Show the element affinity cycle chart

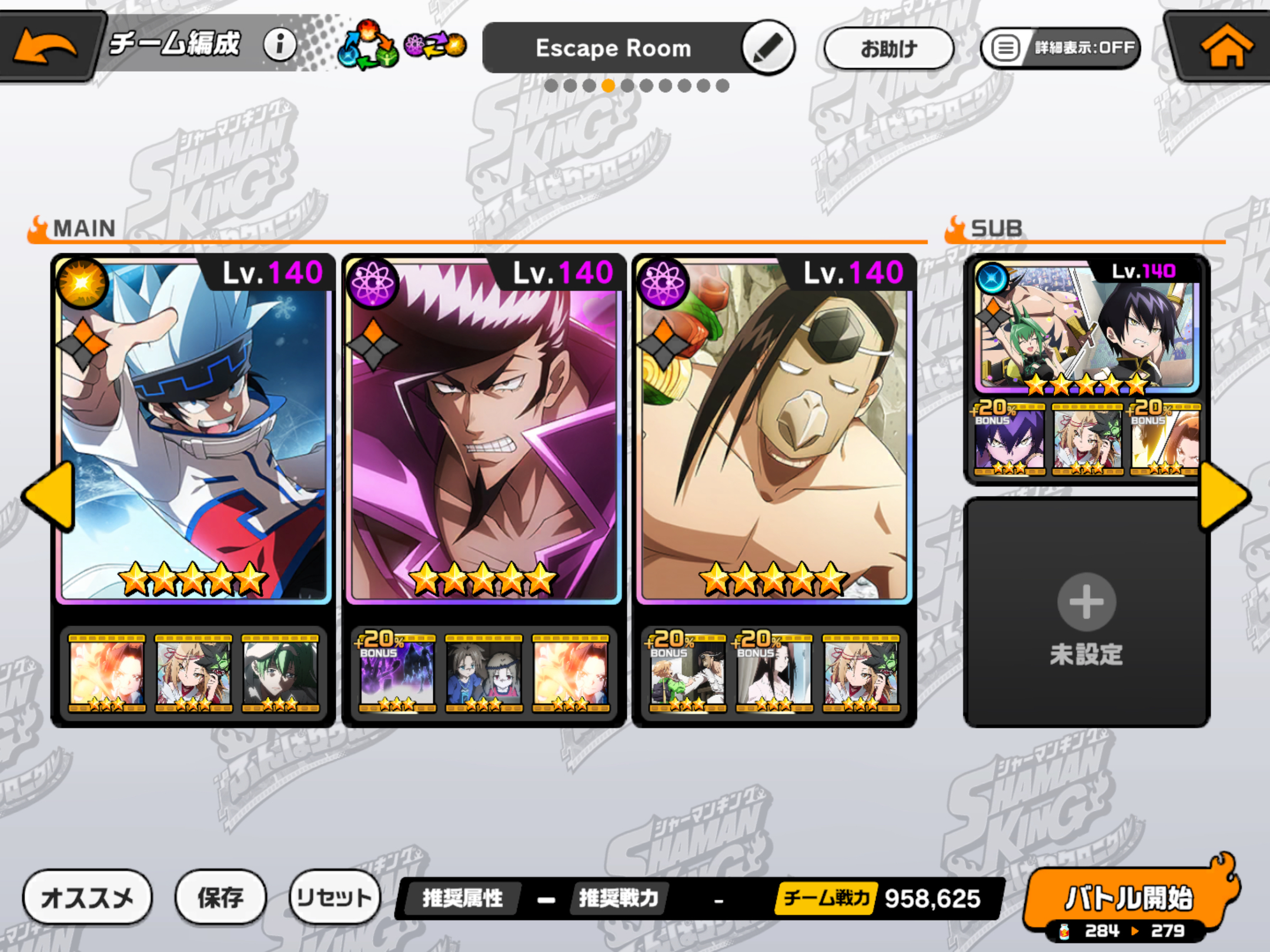(x=402, y=46)
